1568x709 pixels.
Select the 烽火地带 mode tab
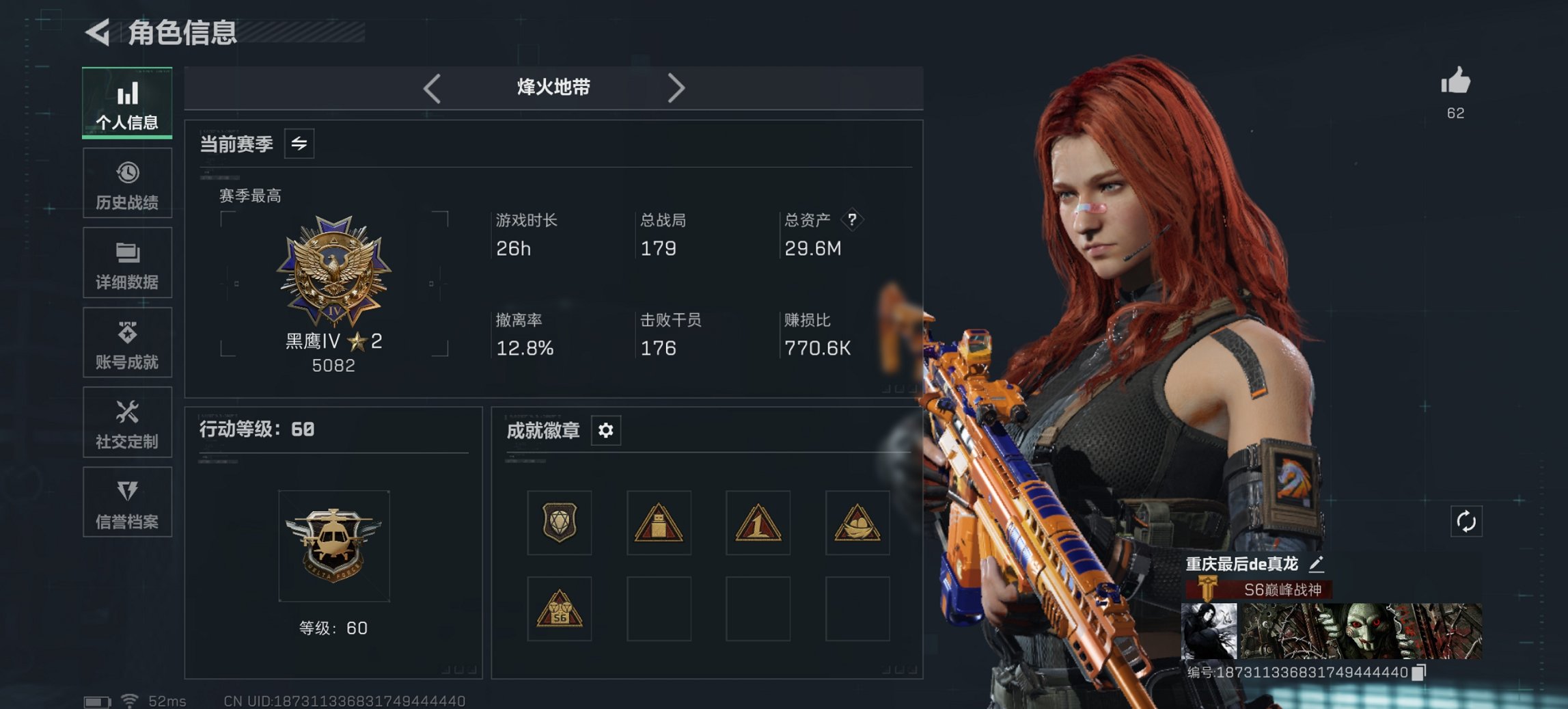pos(553,88)
